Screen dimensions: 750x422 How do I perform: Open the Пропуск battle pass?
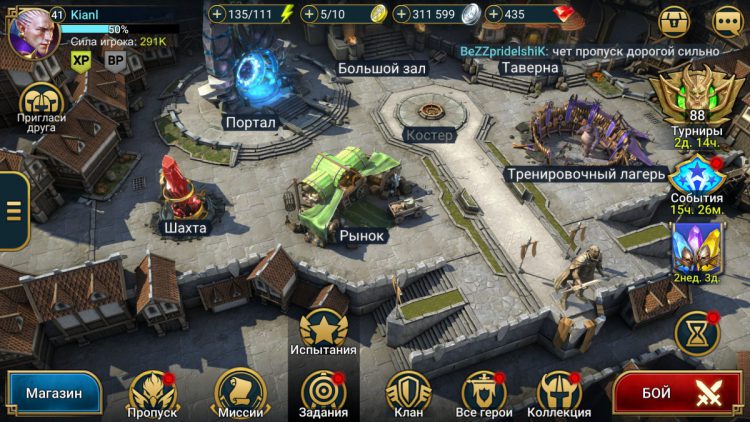(x=153, y=391)
